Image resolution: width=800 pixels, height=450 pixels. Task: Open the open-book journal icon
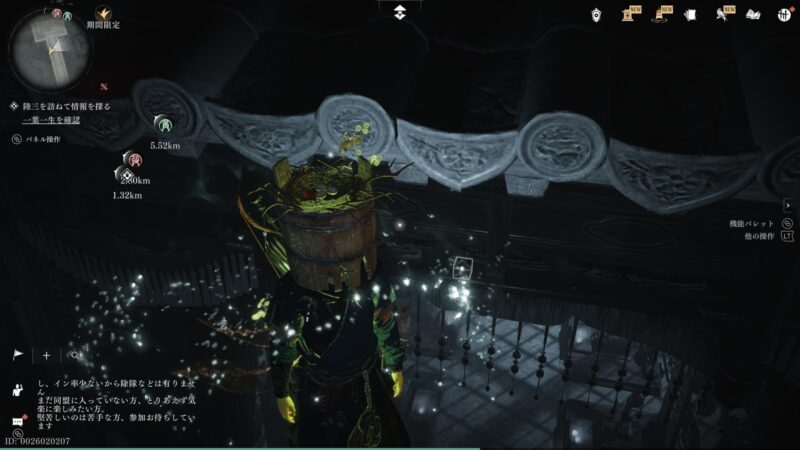(x=754, y=14)
